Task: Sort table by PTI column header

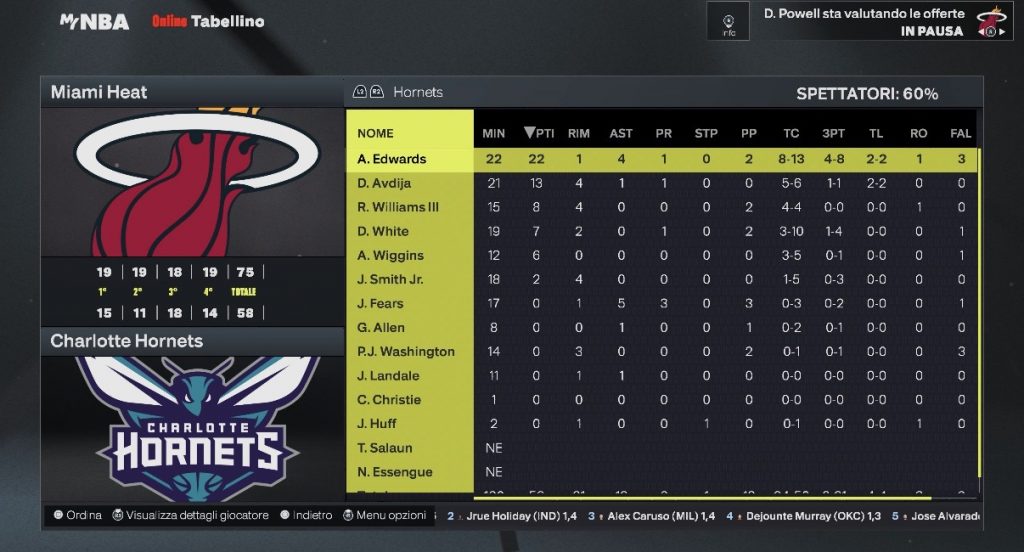Action: click(x=539, y=133)
